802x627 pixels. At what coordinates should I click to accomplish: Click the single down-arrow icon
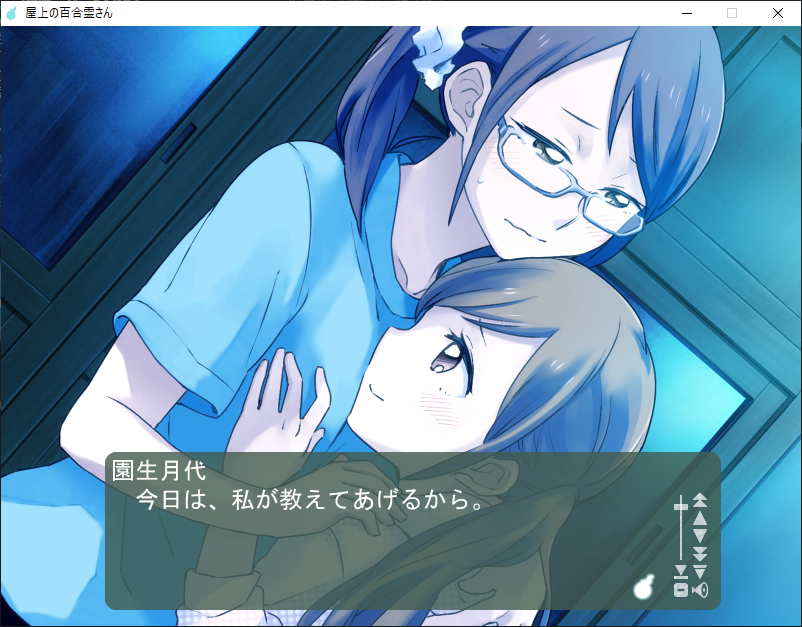pos(700,536)
